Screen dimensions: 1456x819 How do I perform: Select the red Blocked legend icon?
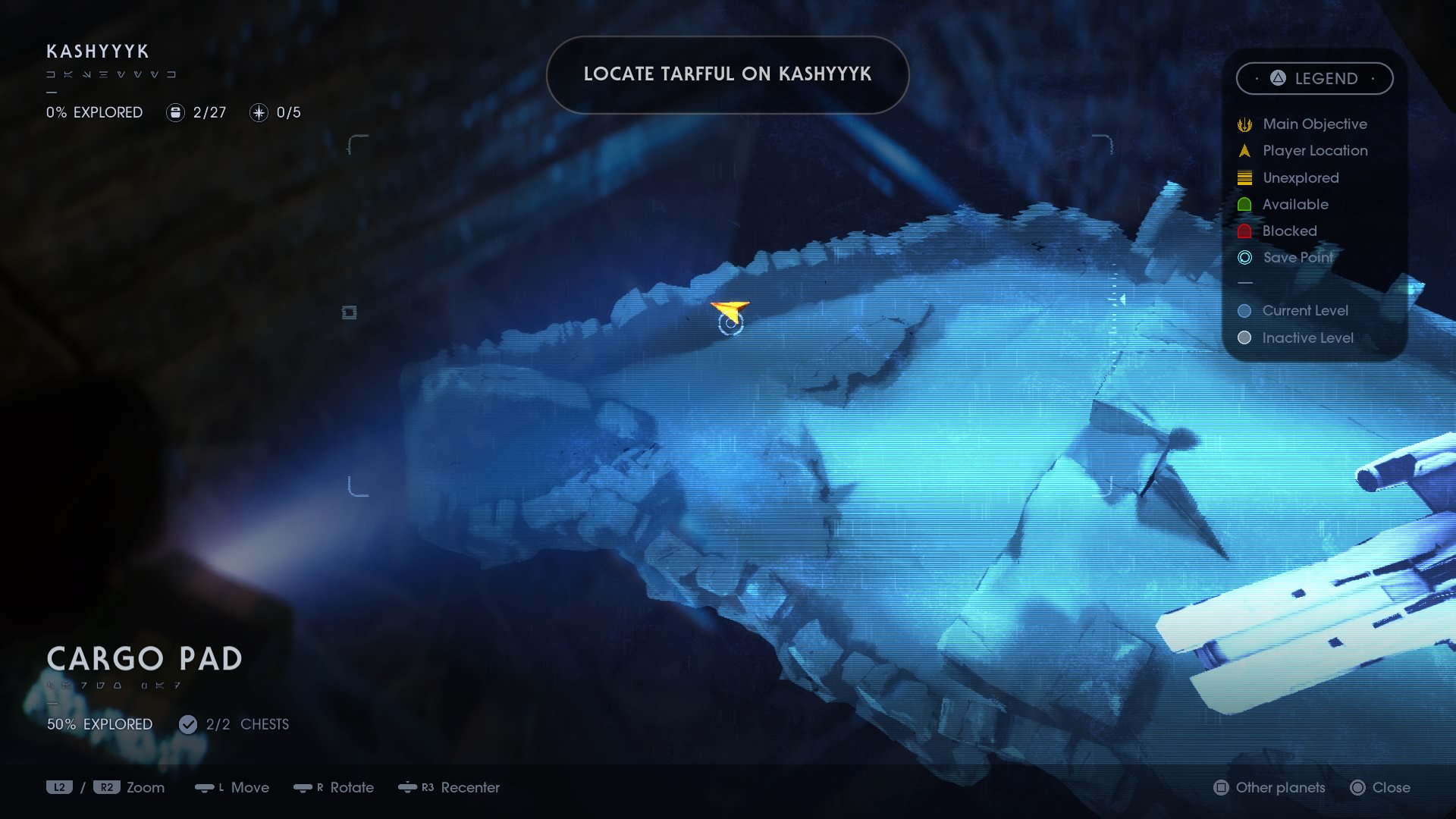pos(1244,231)
